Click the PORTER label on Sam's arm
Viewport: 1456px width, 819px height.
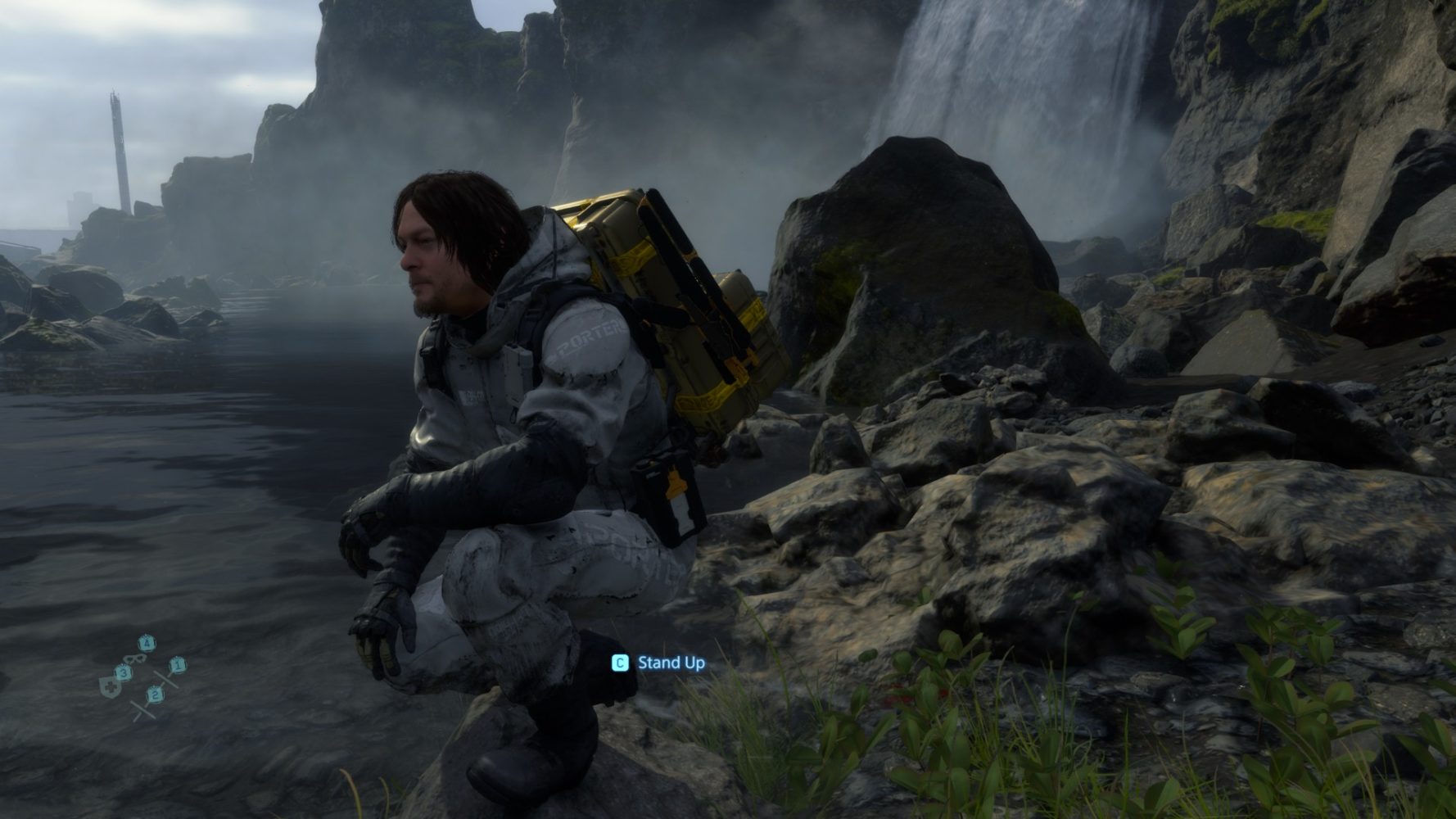click(590, 336)
